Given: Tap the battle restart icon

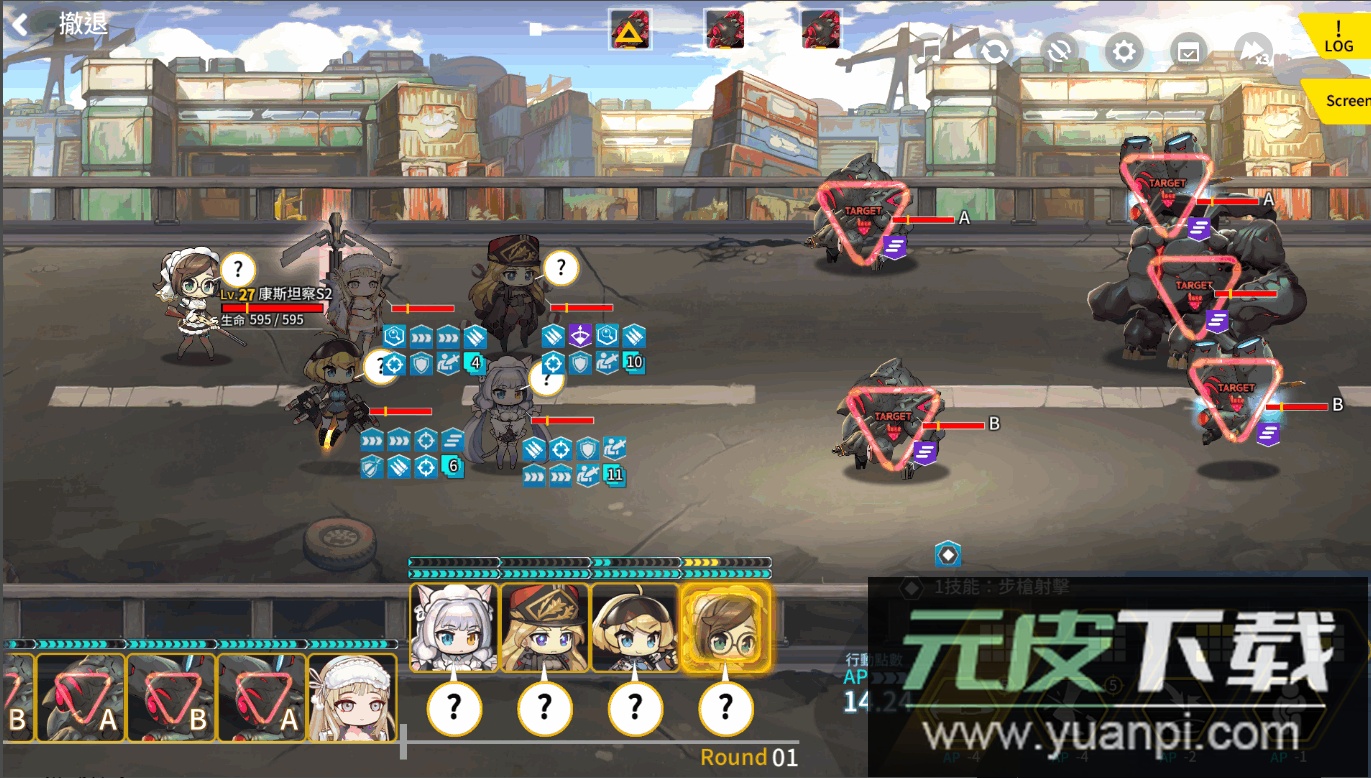Looking at the screenshot, I should [994, 50].
